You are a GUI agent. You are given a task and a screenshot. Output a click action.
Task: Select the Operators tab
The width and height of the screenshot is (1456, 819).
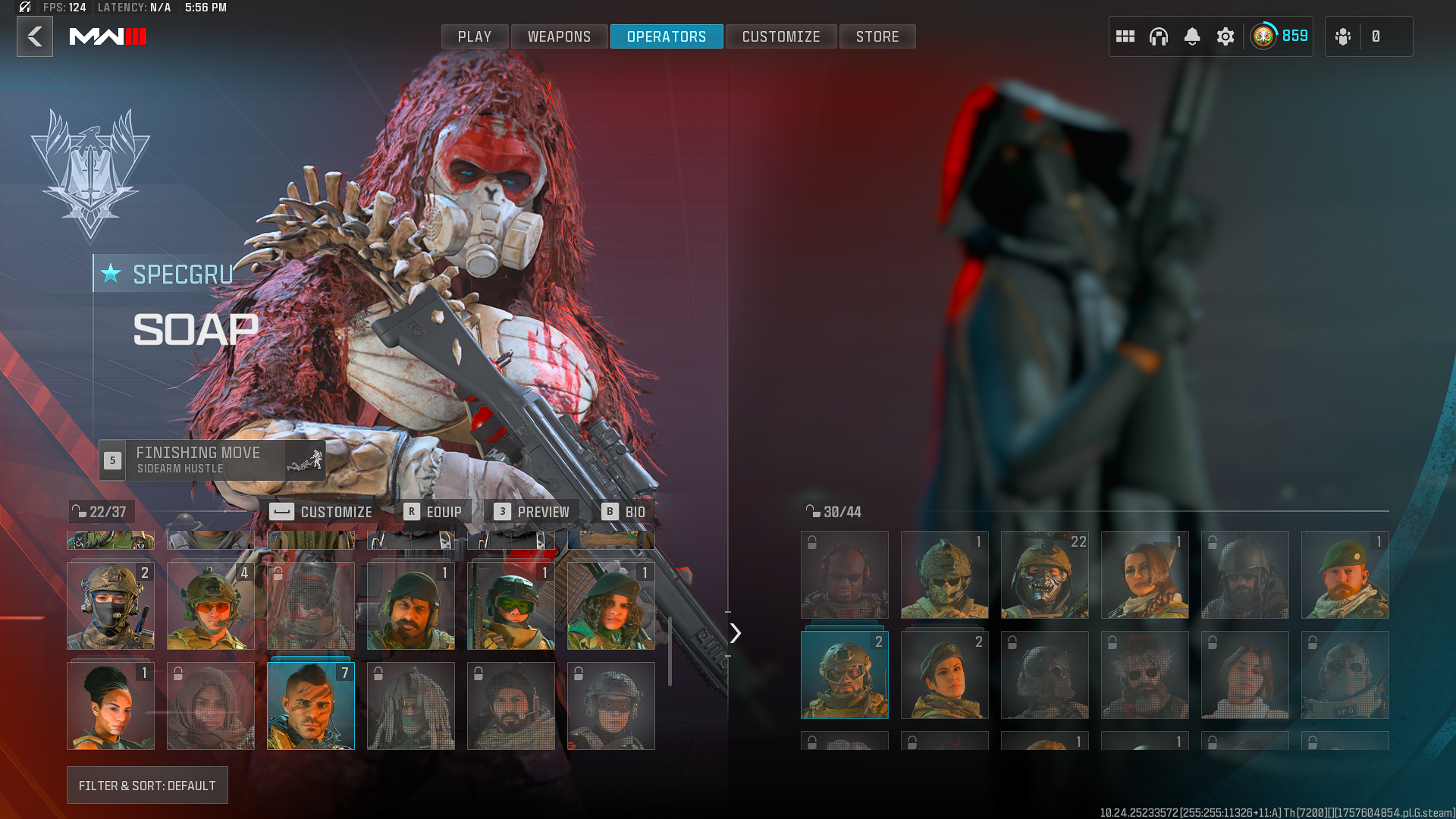pyautogui.click(x=667, y=36)
